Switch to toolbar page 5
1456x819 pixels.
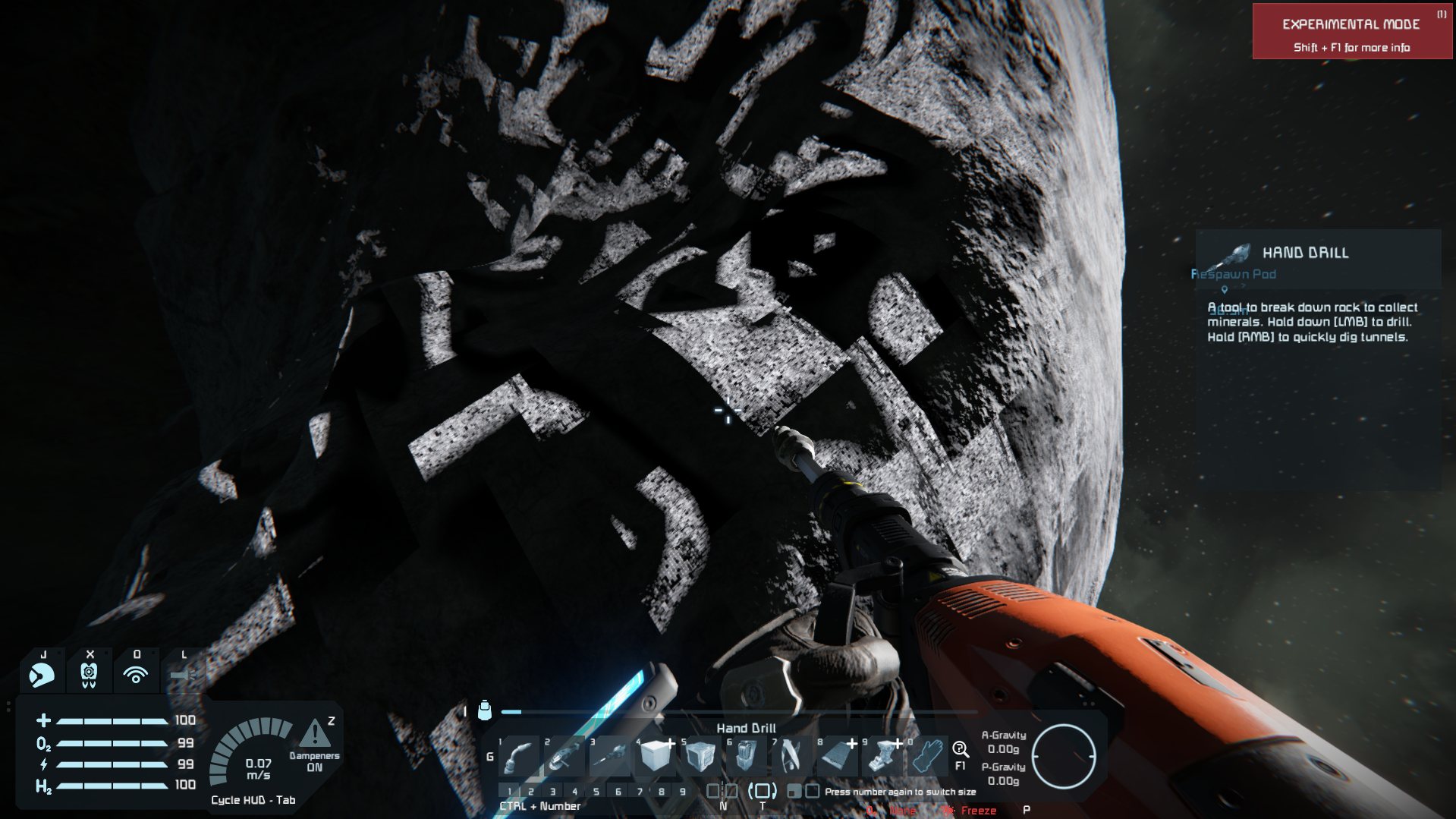[596, 792]
